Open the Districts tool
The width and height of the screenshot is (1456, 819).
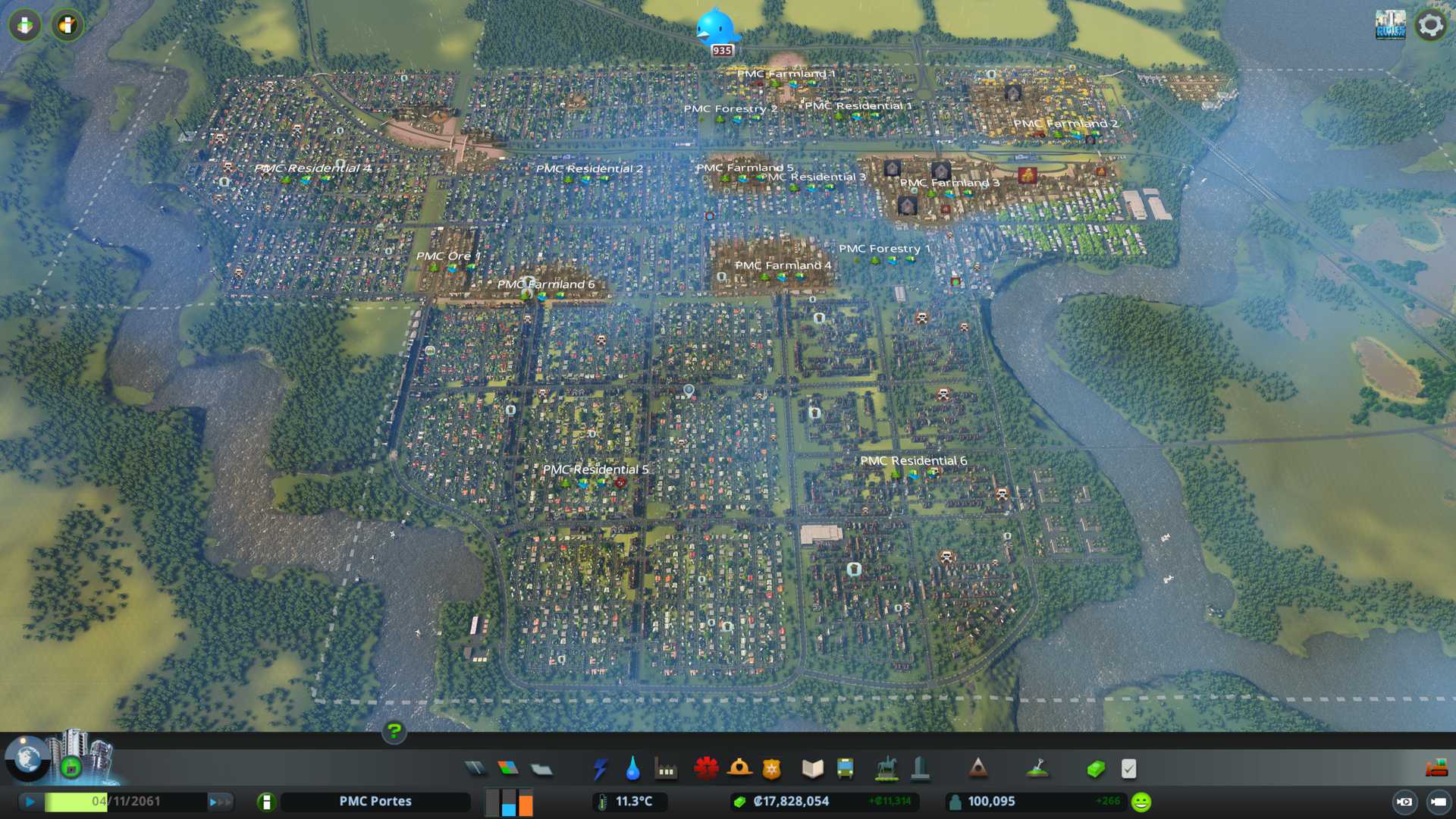541,769
